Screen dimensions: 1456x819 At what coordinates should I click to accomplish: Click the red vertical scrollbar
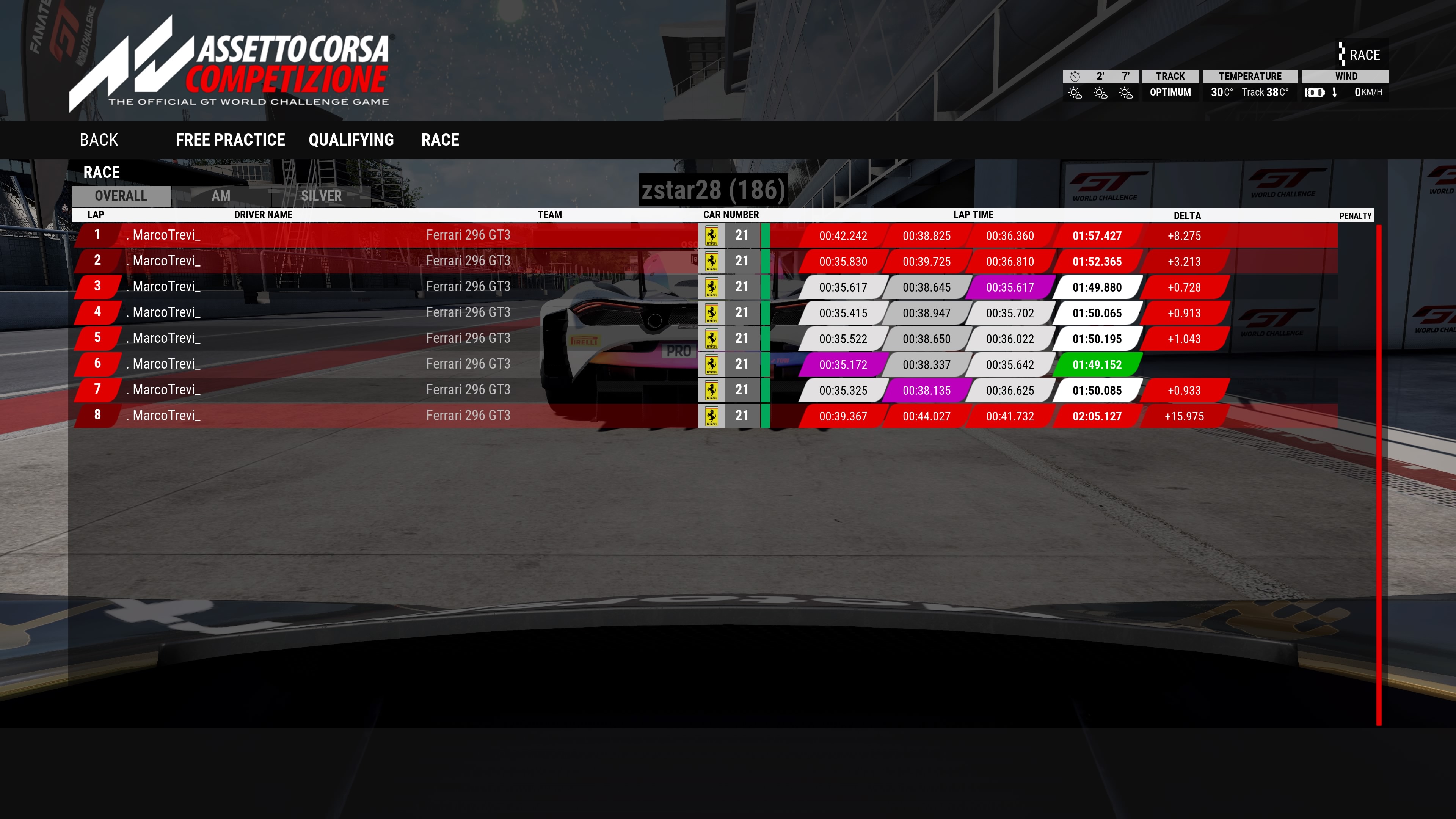tap(1379, 475)
